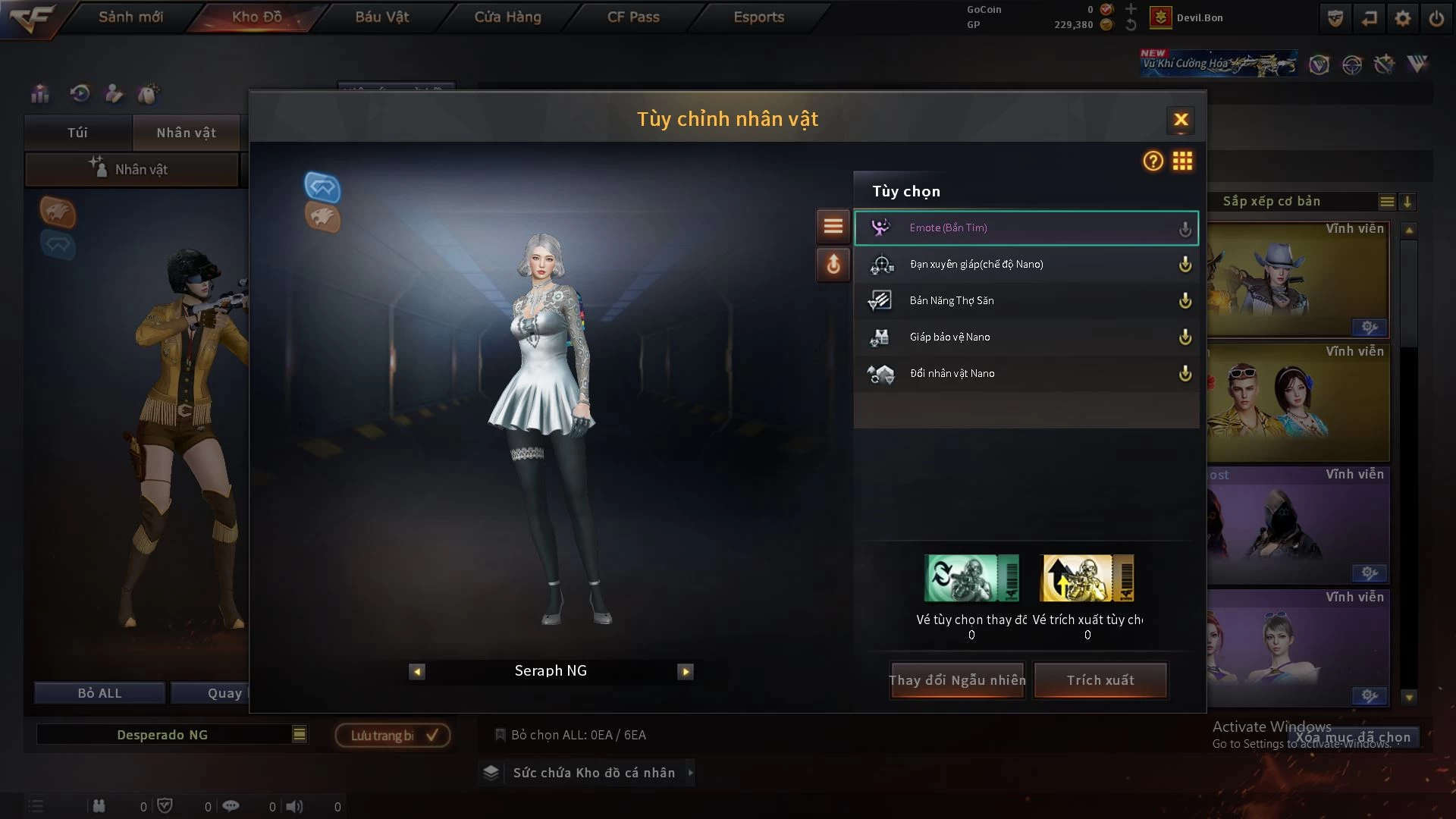
Task: Click the power exit icon
Action: coord(1436,18)
